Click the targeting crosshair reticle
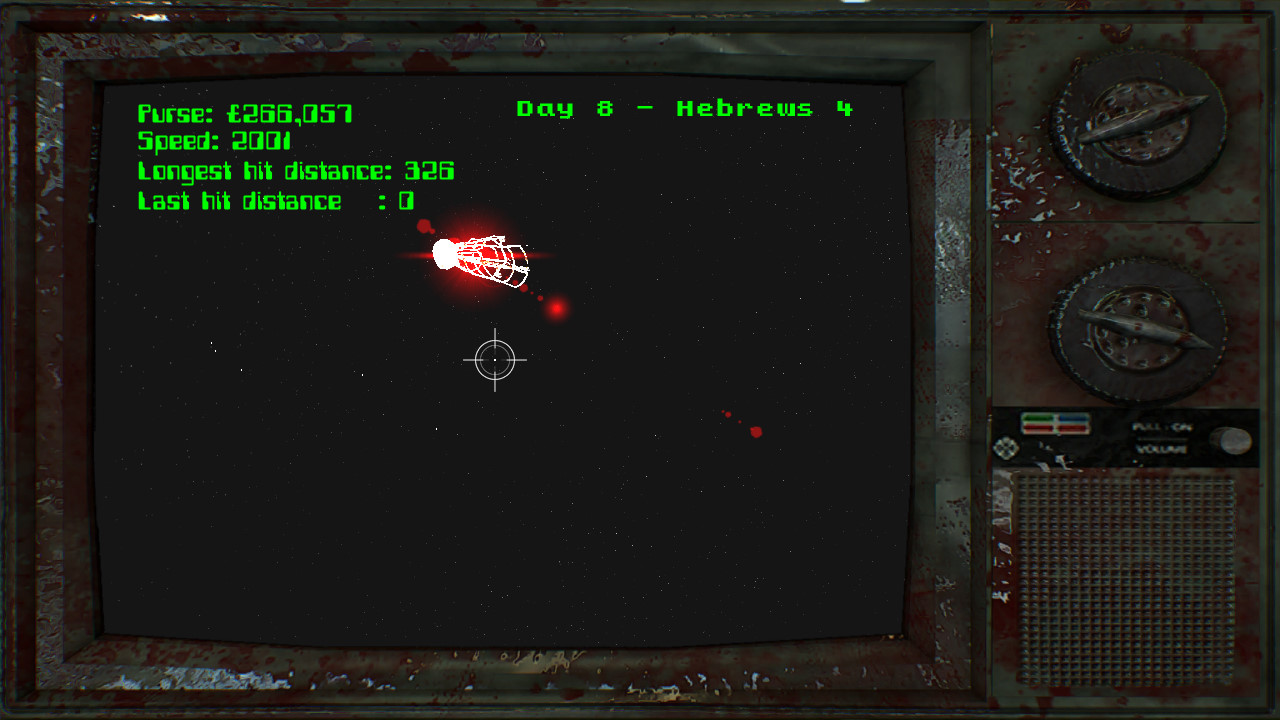 (495, 360)
